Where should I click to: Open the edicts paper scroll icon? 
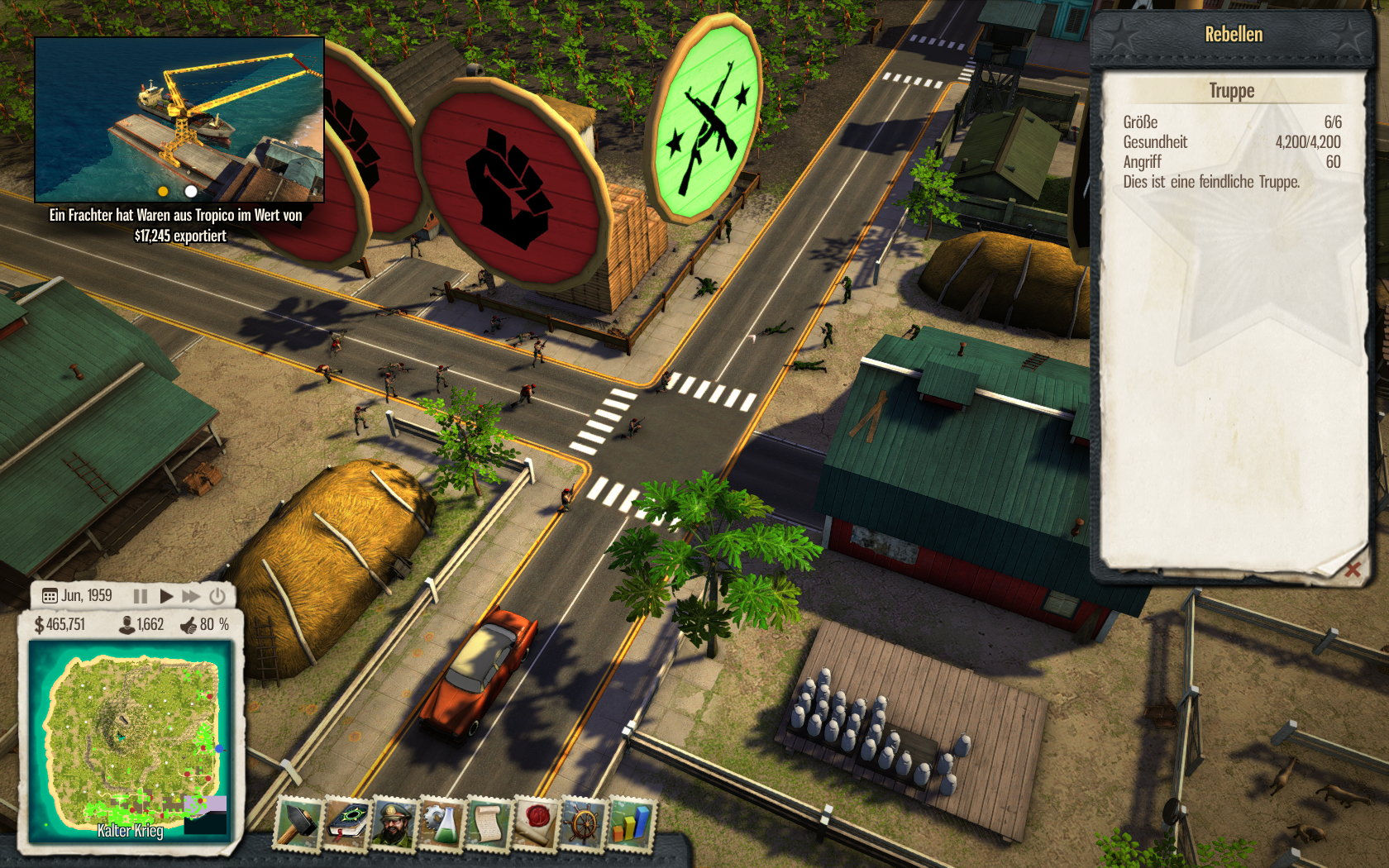[489, 824]
